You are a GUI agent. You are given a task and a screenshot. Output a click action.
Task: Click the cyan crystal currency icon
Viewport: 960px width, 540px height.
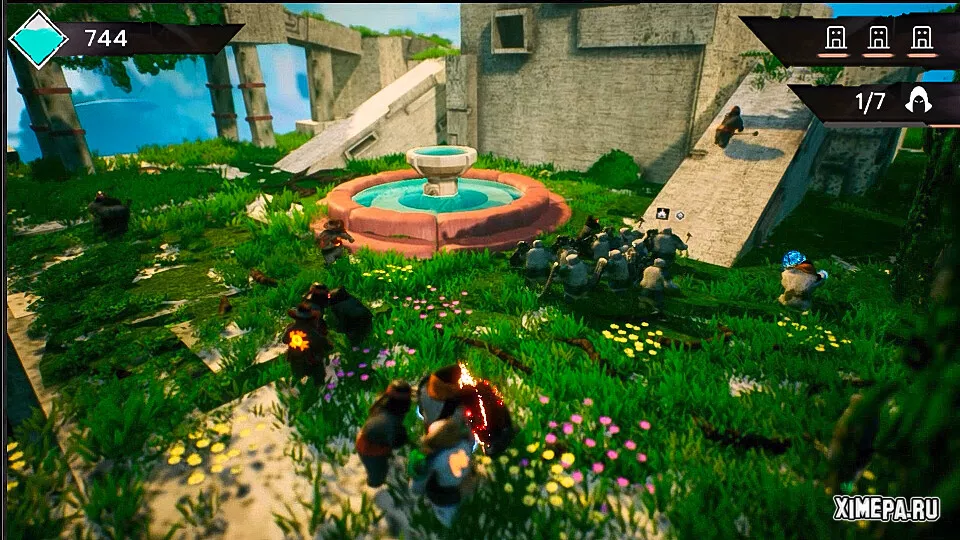(x=38, y=38)
